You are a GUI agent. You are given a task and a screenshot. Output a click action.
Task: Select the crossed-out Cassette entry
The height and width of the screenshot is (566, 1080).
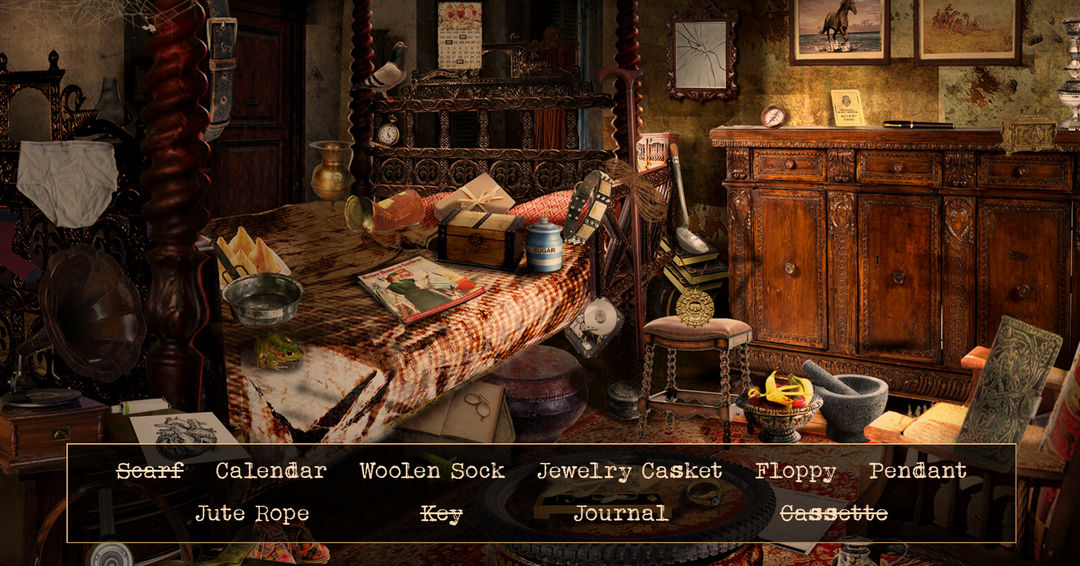coord(833,514)
